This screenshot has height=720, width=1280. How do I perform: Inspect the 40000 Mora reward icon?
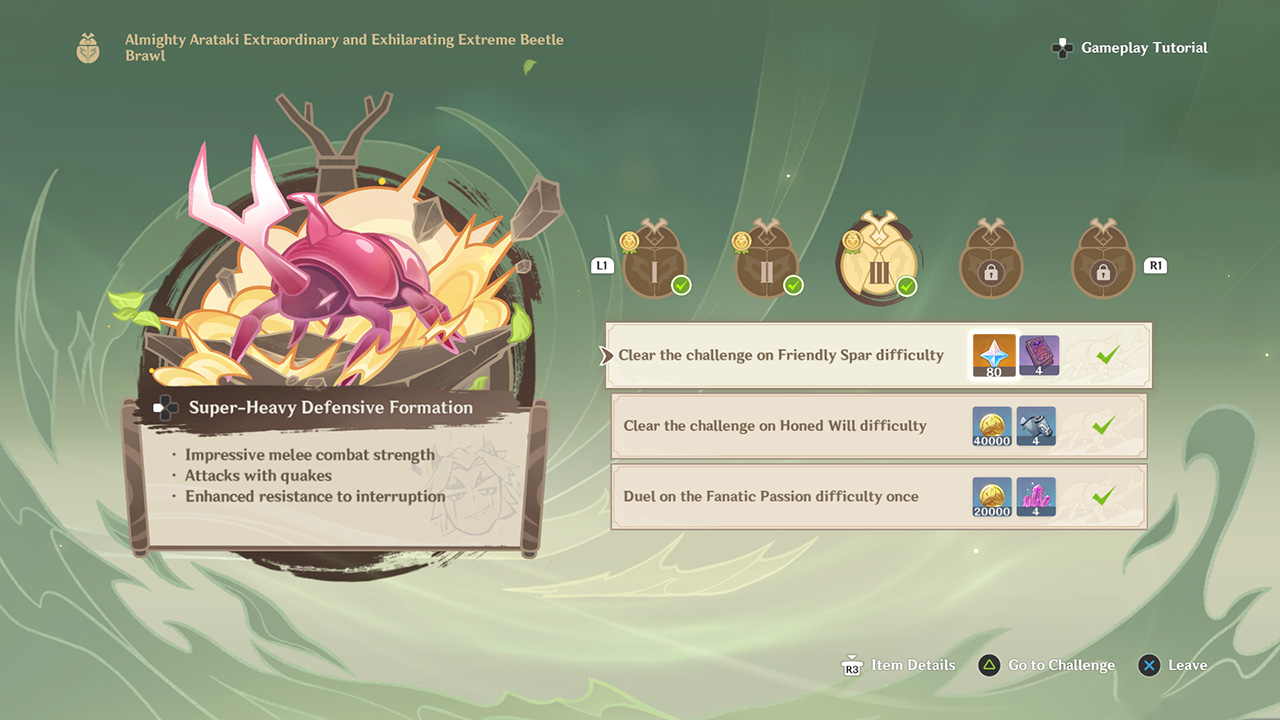[992, 426]
